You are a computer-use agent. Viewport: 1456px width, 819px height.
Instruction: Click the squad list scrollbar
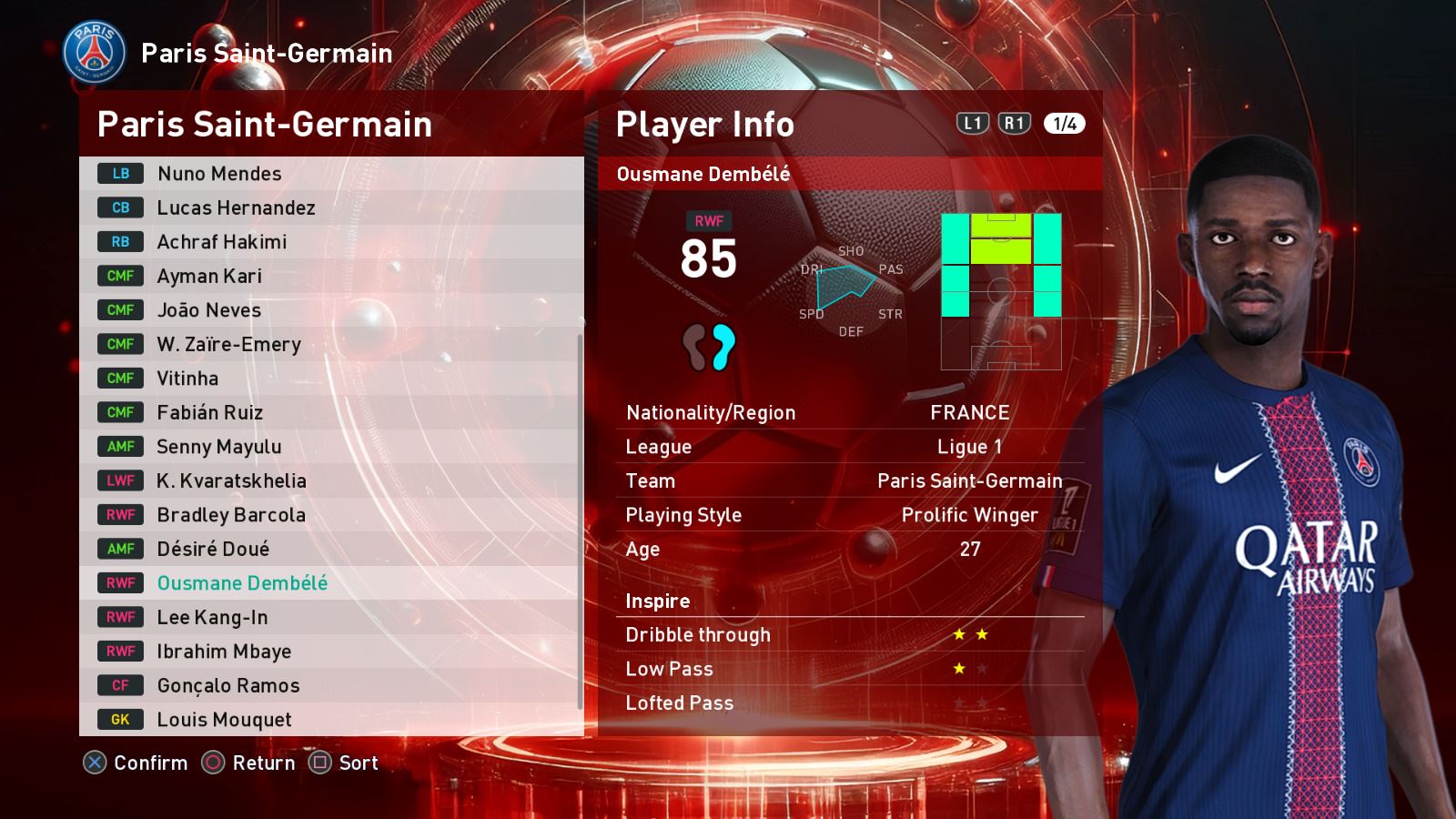[580, 521]
